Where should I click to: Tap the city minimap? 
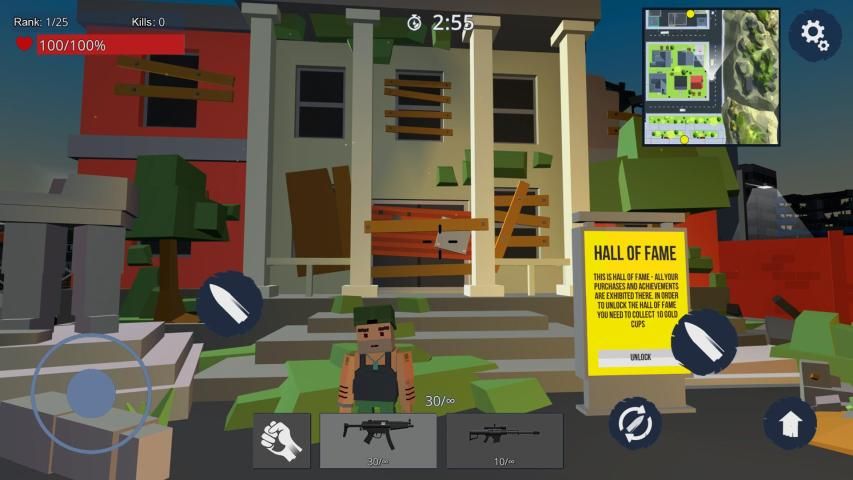pos(710,77)
